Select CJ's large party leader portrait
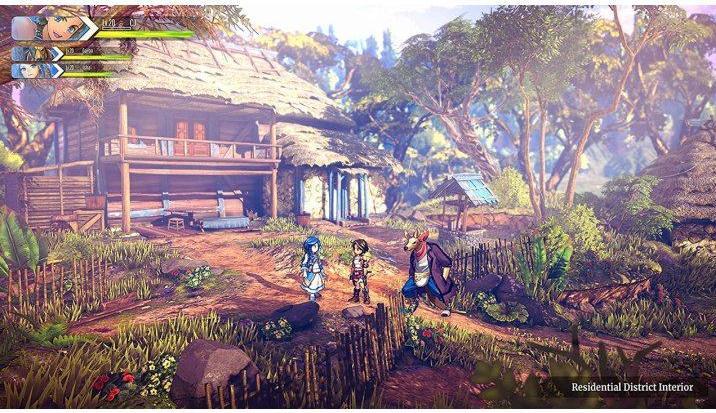The height and width of the screenshot is (413, 716). [x=62, y=27]
